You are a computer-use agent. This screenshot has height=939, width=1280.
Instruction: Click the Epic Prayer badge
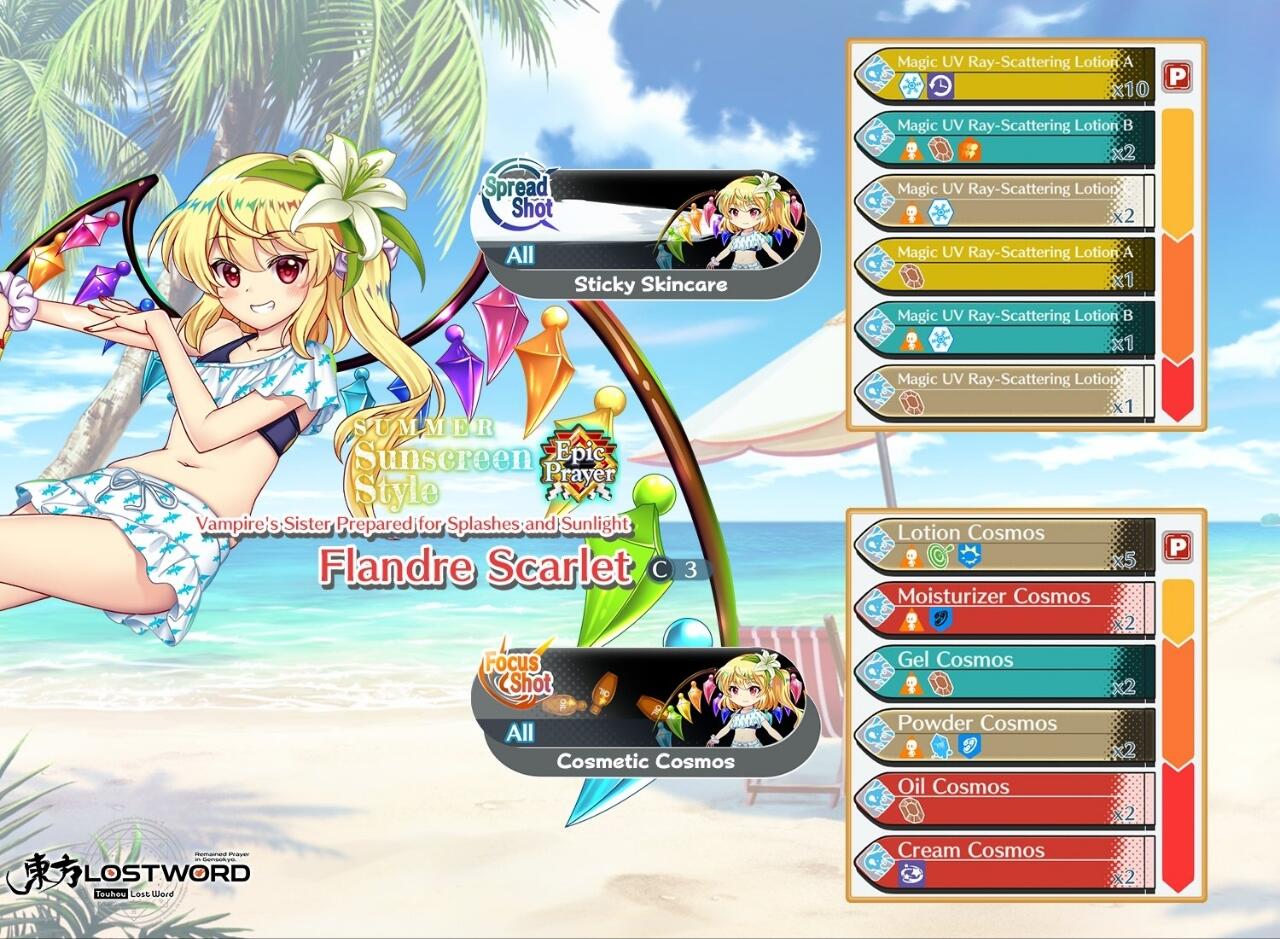point(578,464)
